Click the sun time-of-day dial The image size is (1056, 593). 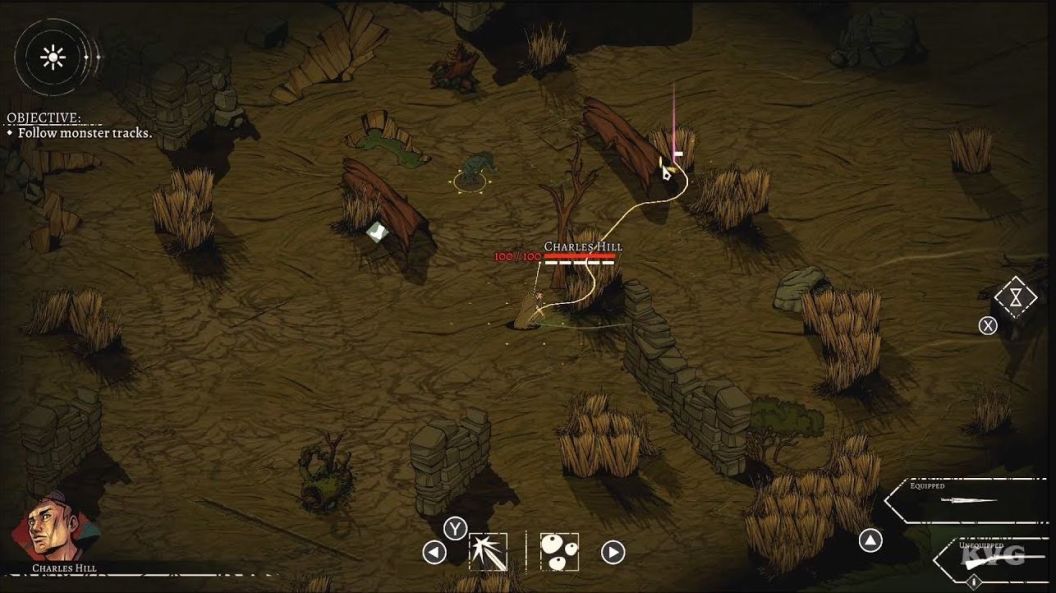coord(52,57)
